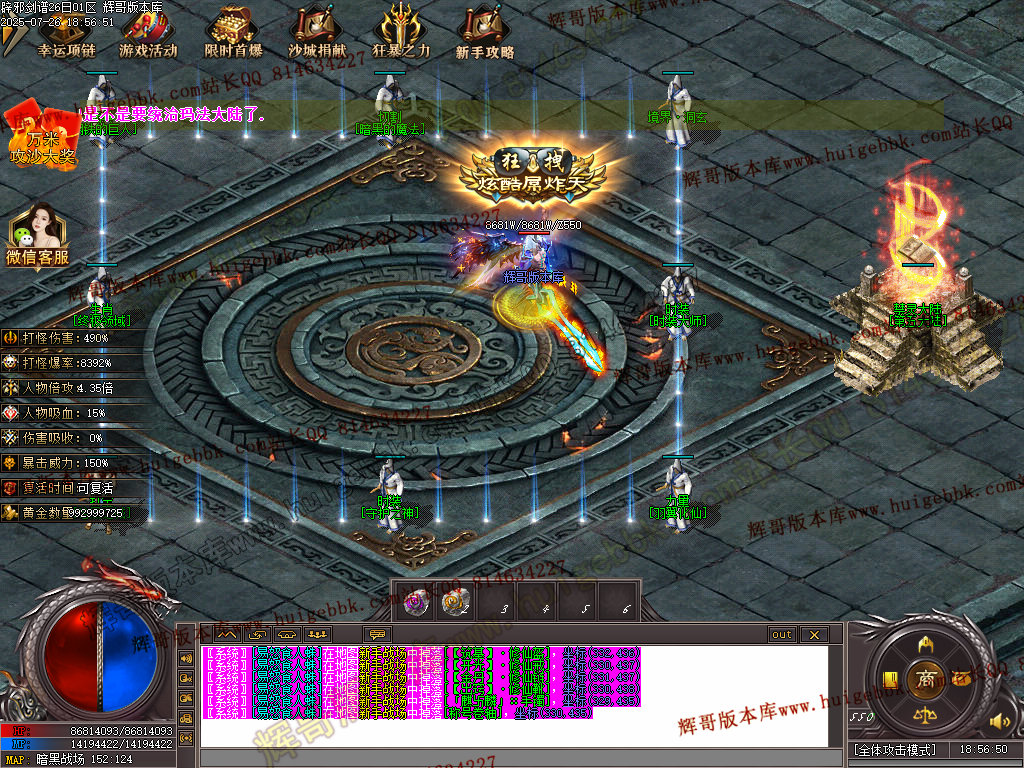Open the 限时首爆 treasure chest icon
Image resolution: width=1024 pixels, height=768 pixels.
click(233, 34)
